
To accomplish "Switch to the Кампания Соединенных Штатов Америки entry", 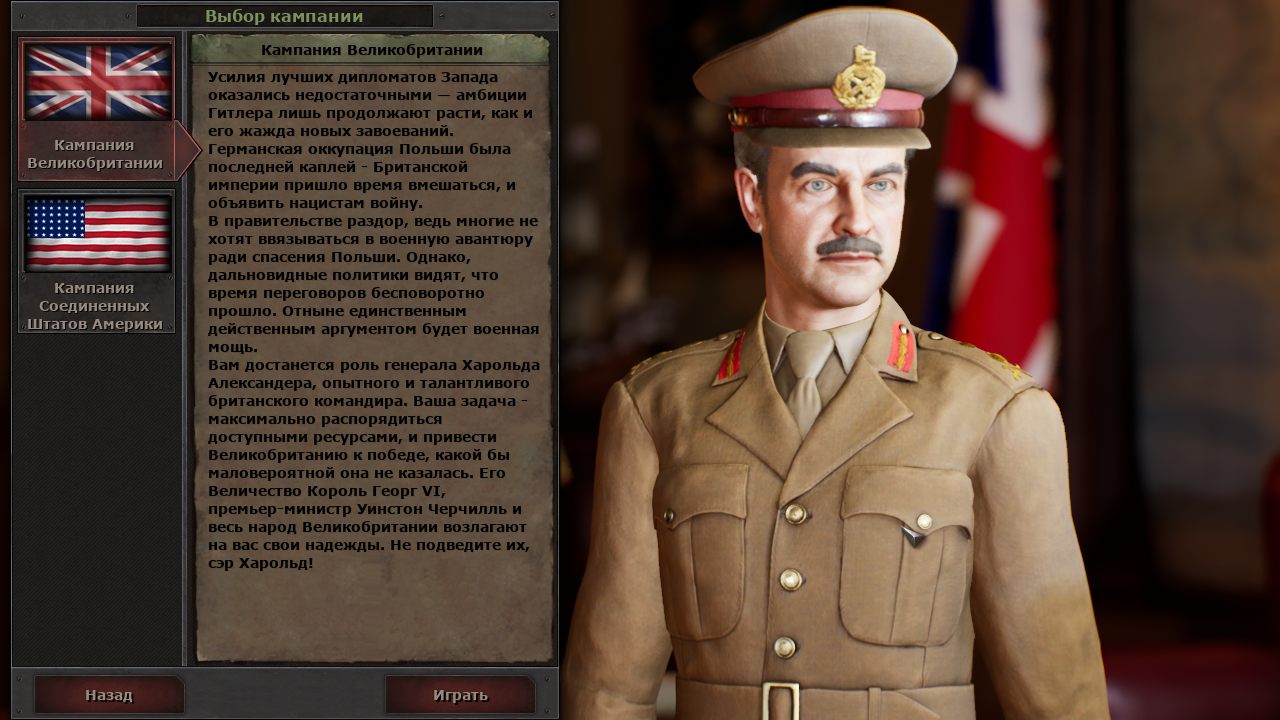I will 96,303.
